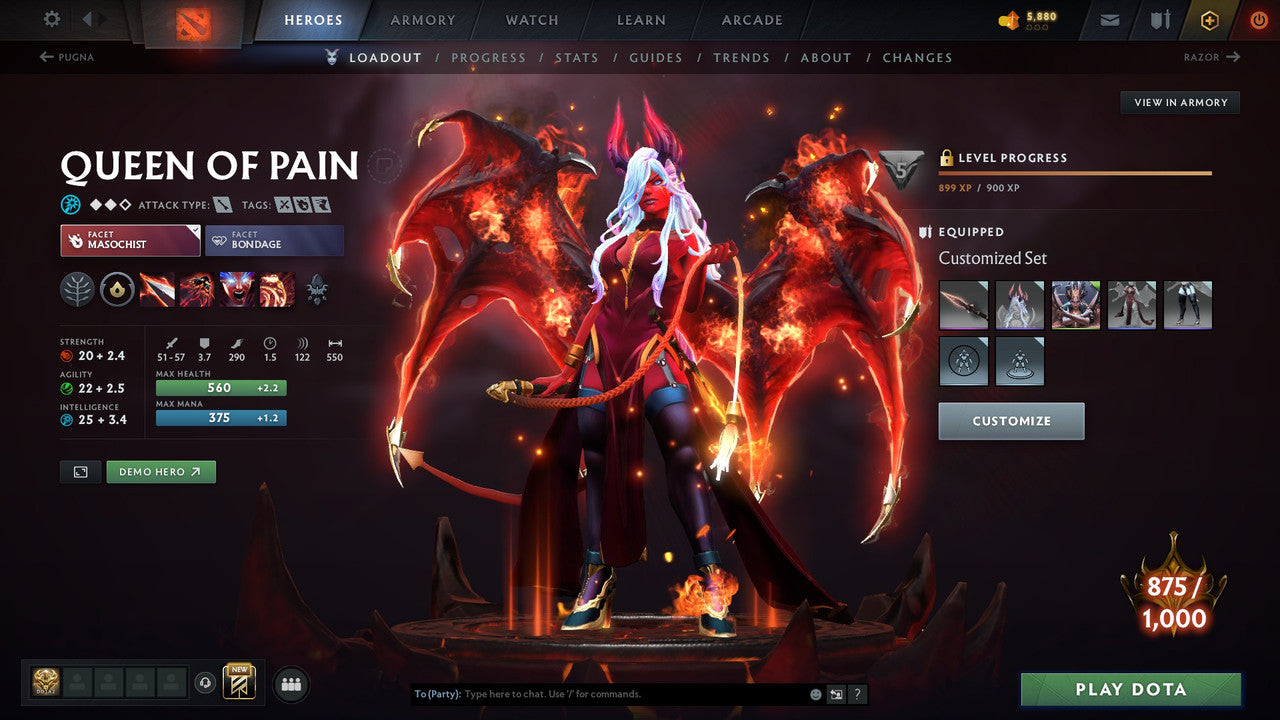Open the Dota Plus hexagon icon
Image resolution: width=1280 pixels, height=720 pixels.
coord(1209,19)
